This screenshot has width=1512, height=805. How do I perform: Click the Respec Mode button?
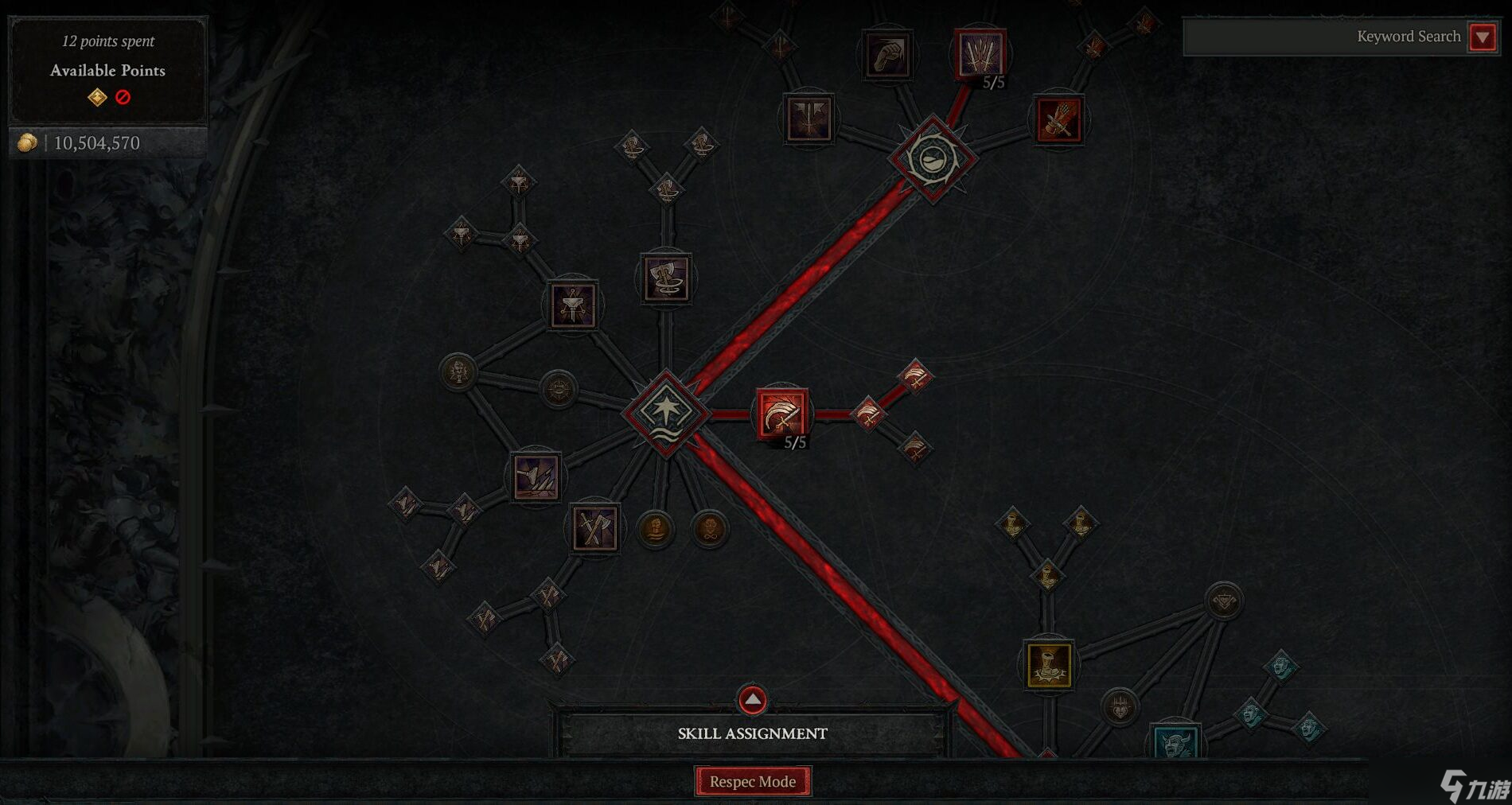click(753, 782)
